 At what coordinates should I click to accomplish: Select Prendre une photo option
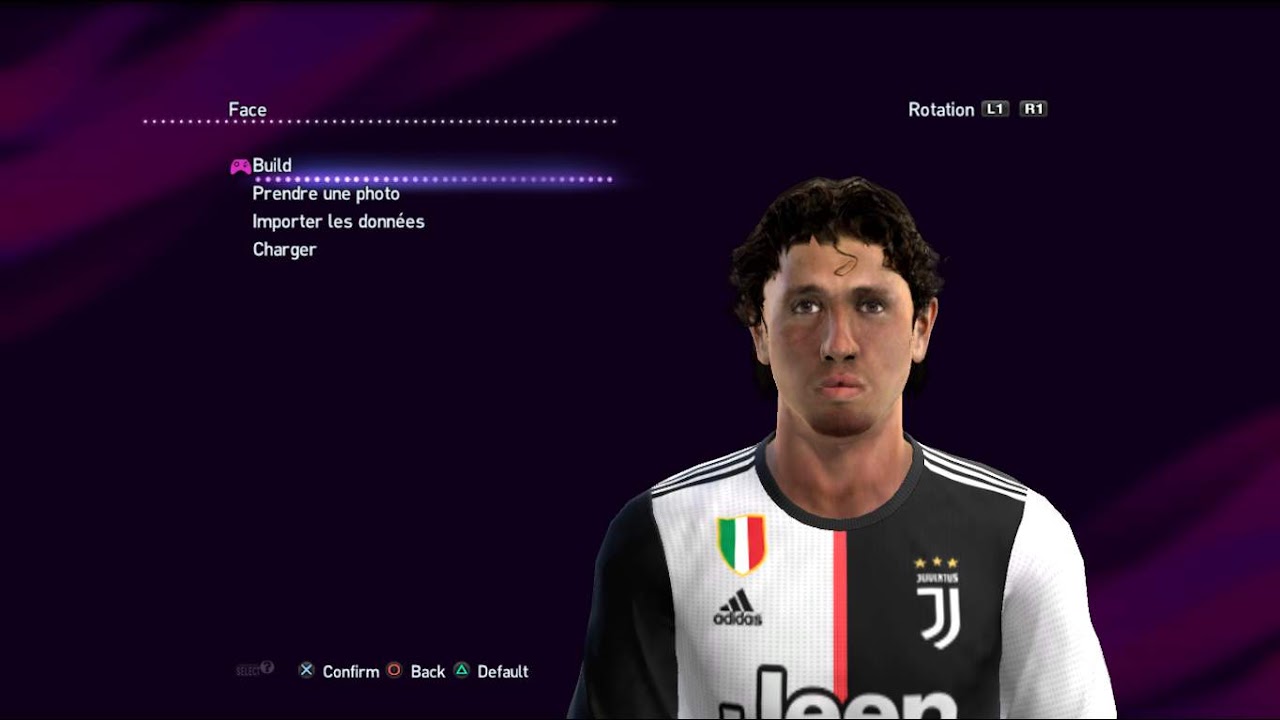(326, 193)
